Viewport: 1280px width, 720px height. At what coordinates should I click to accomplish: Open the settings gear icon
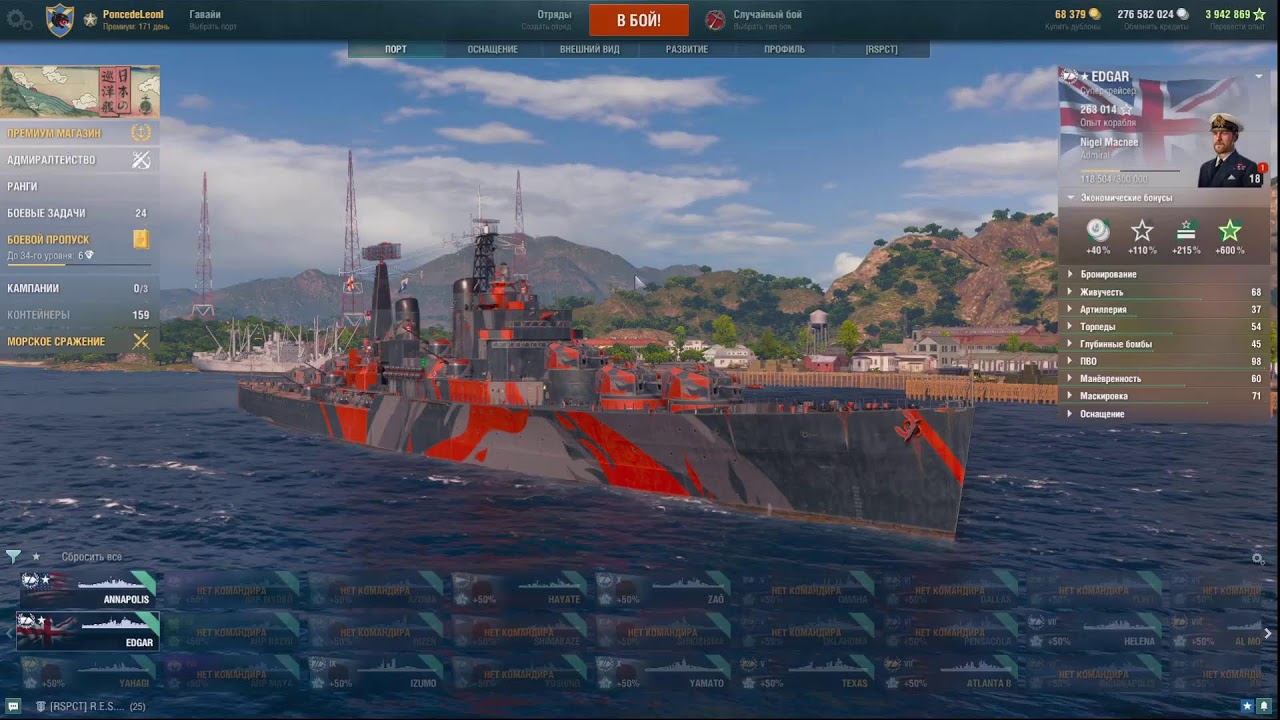coord(19,20)
